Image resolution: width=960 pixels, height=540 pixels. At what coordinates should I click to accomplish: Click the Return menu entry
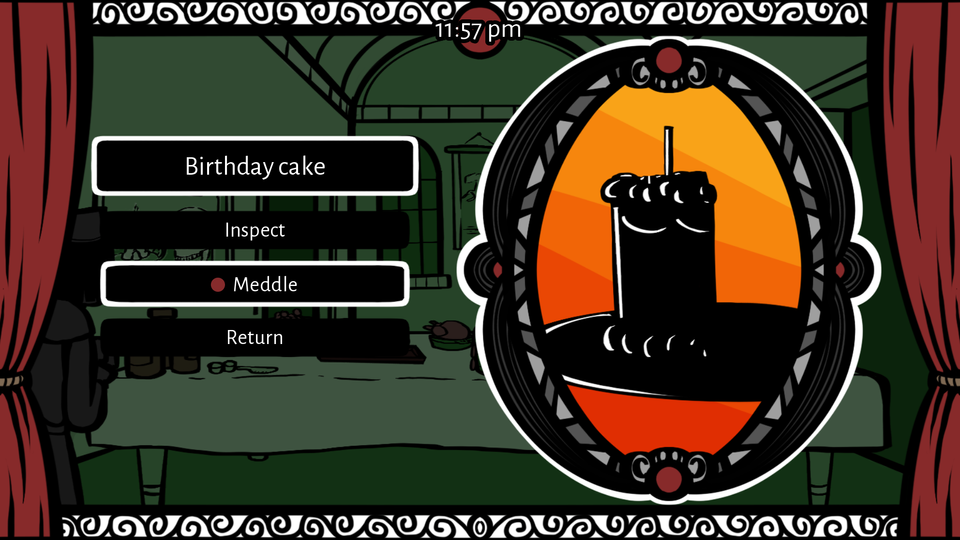coord(255,338)
